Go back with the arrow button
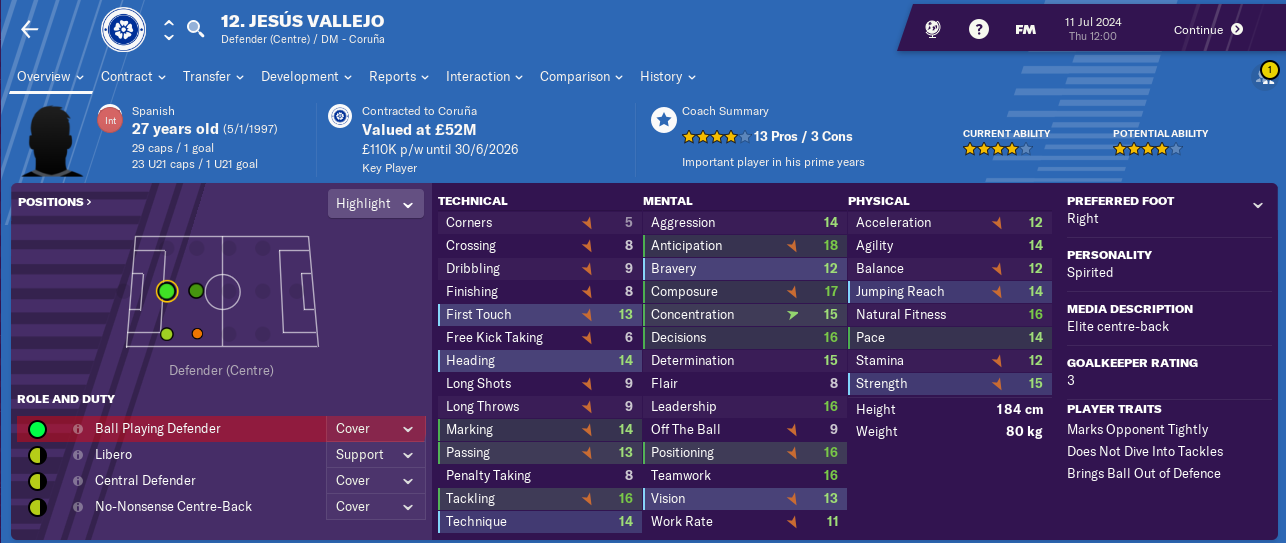The width and height of the screenshot is (1286, 543). [29, 29]
